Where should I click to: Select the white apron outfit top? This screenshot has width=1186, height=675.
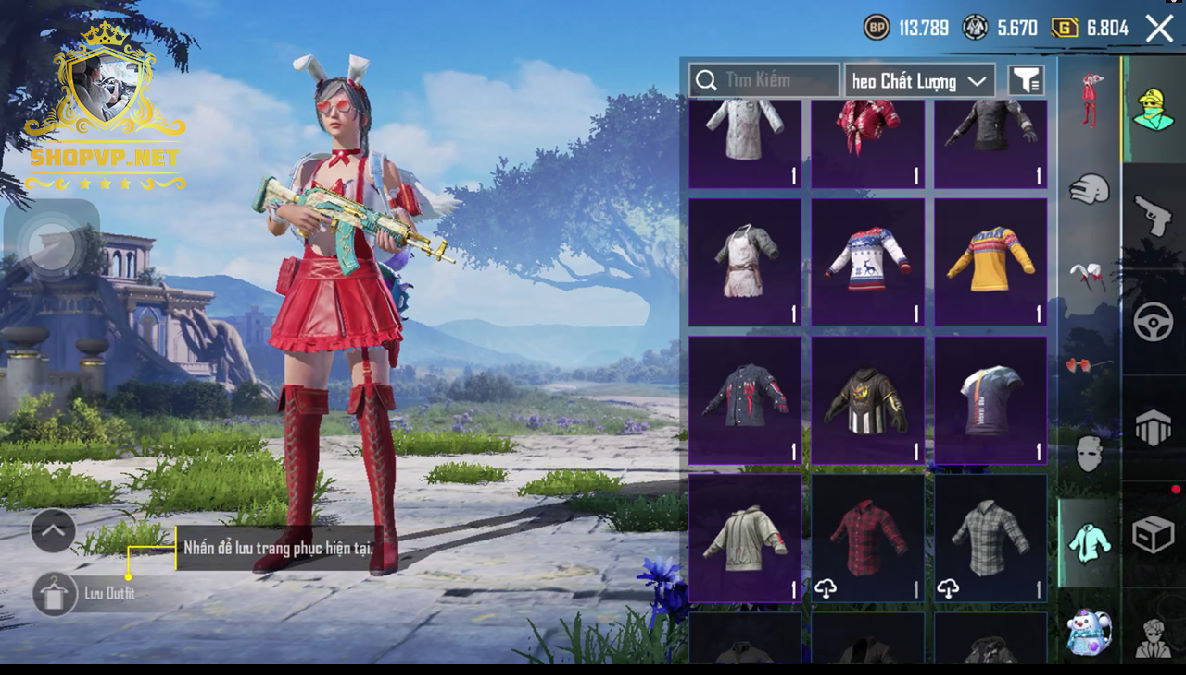click(744, 261)
